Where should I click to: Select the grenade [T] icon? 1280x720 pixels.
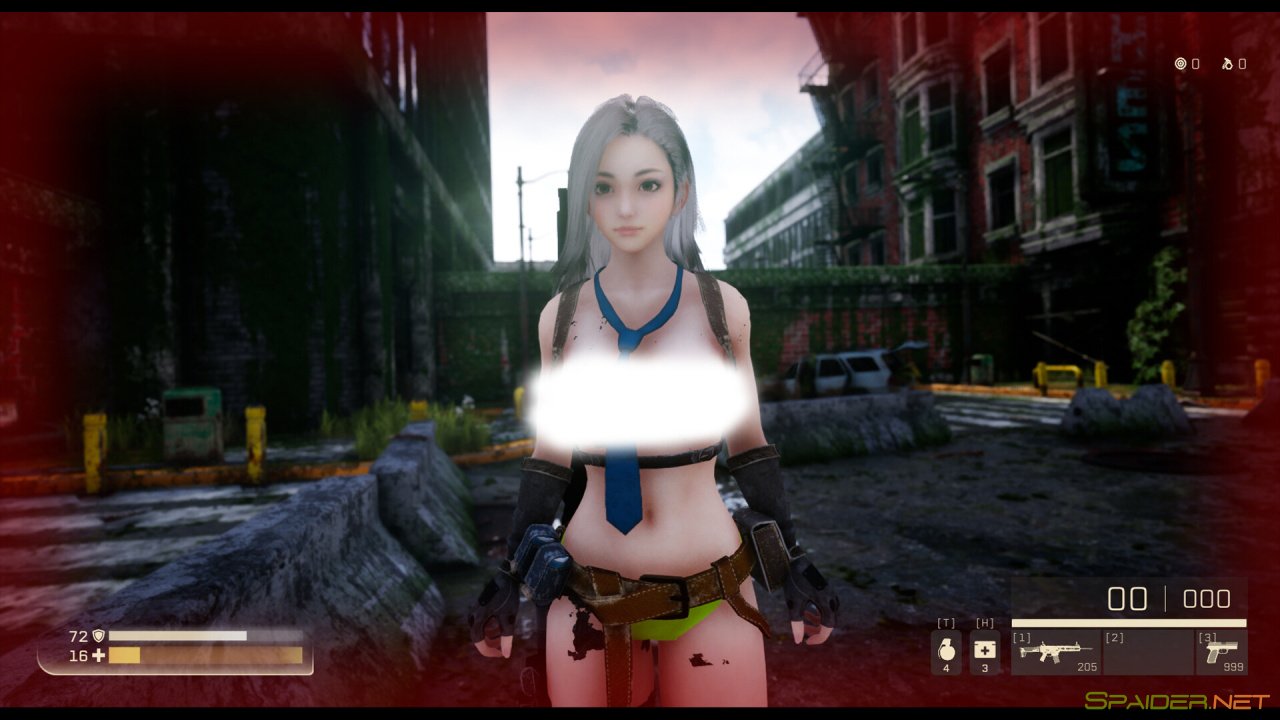(947, 650)
